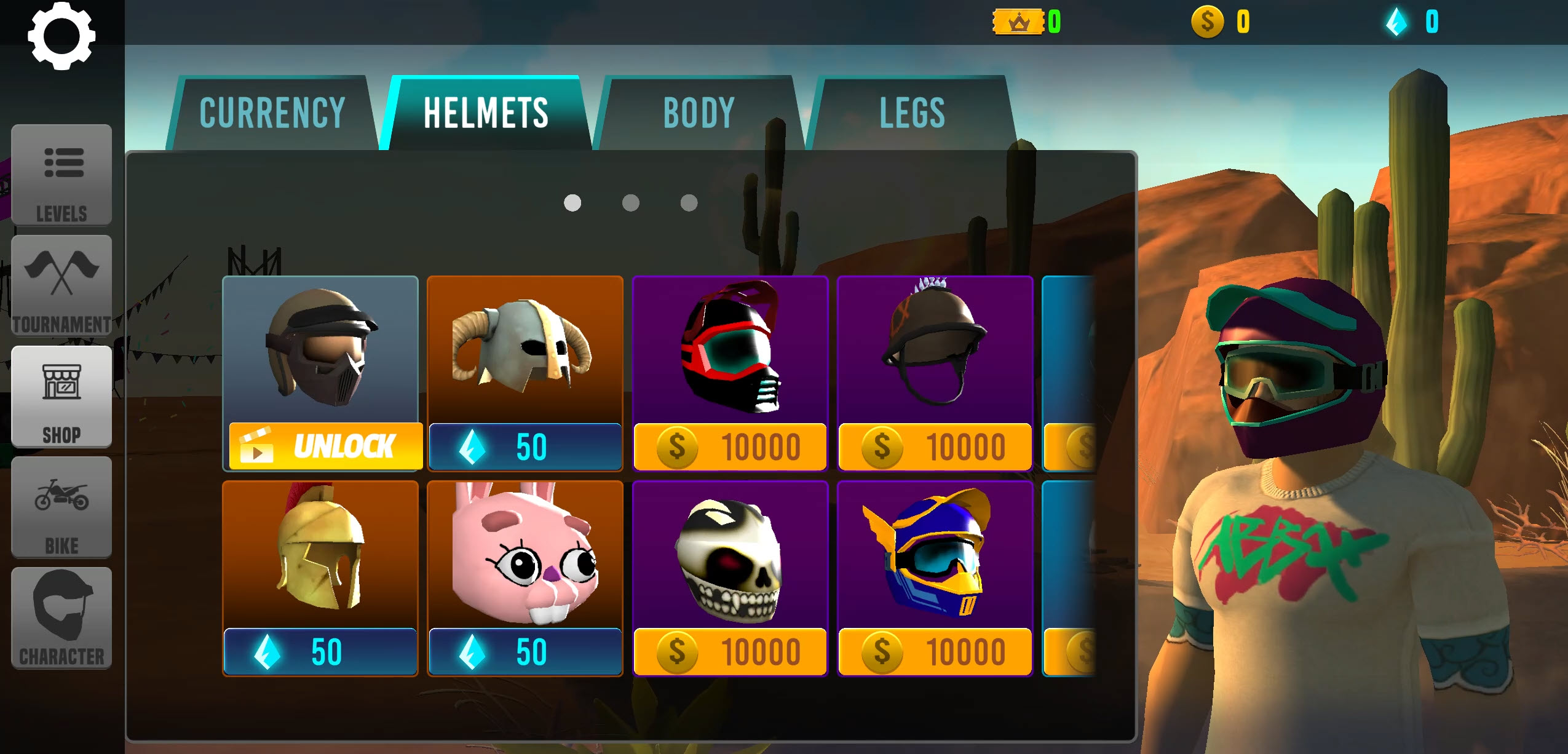Go to the second helmet page dot
Screen dimensions: 1568x754
point(630,203)
